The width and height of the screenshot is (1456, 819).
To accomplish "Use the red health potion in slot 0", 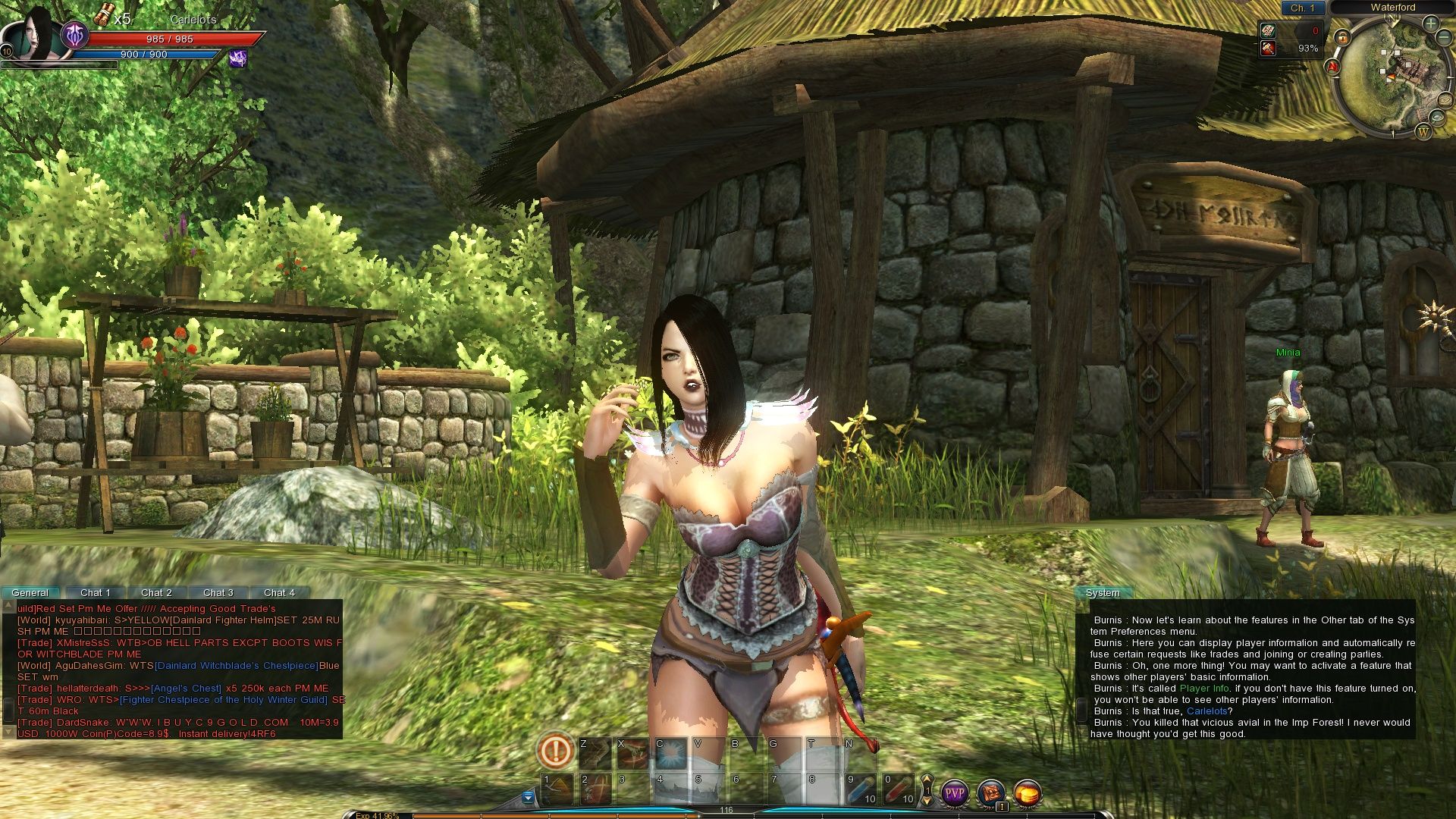I will (899, 789).
